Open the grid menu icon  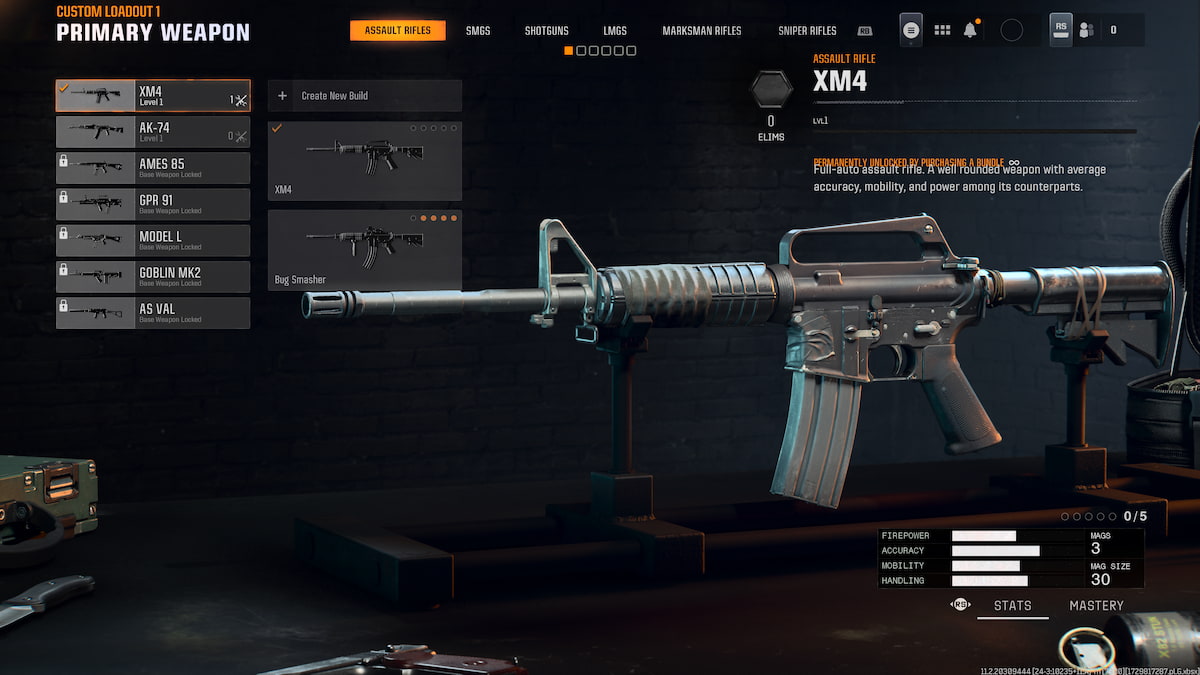[942, 30]
